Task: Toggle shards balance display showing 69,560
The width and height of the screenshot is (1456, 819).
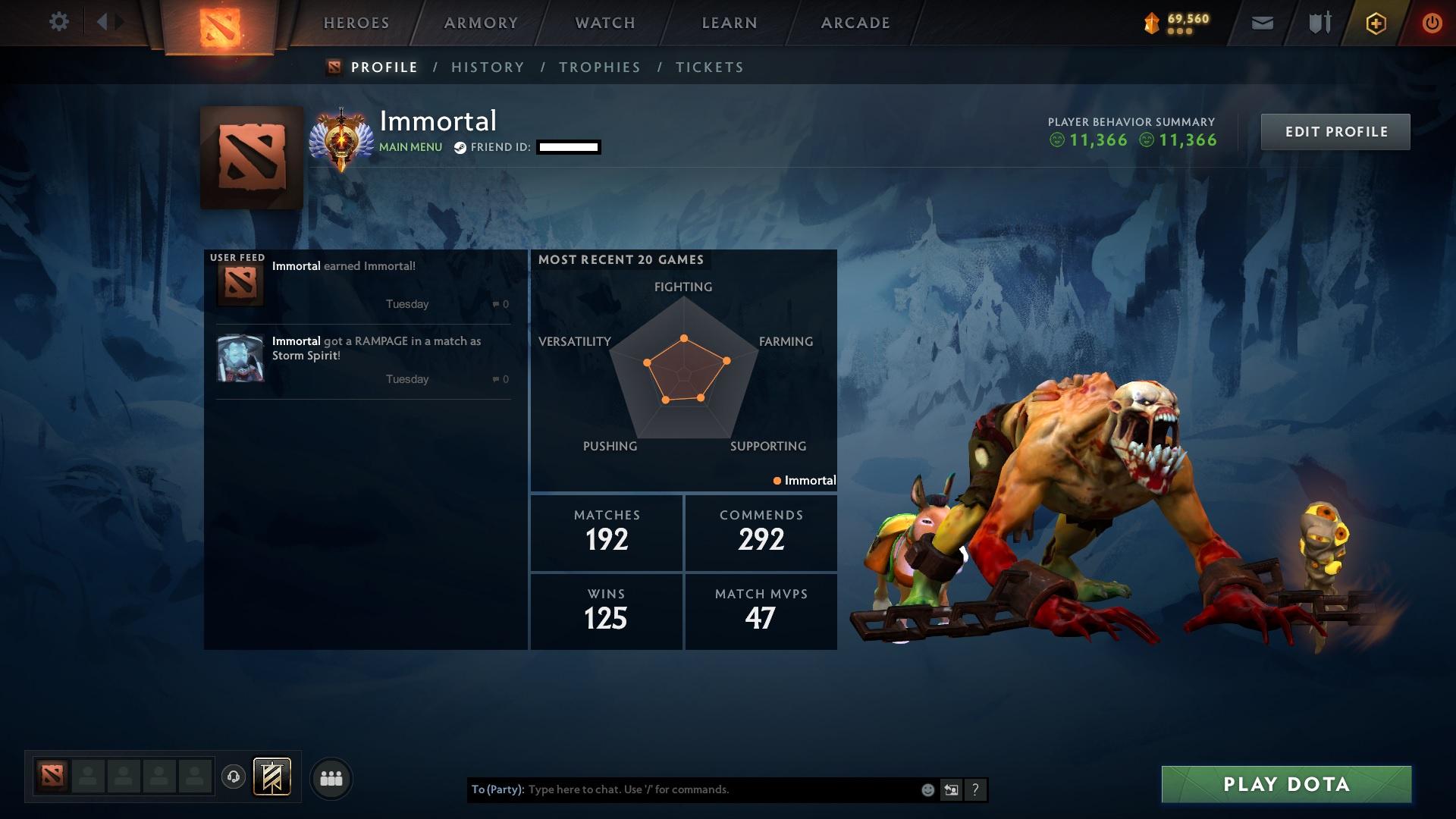Action: click(1178, 22)
